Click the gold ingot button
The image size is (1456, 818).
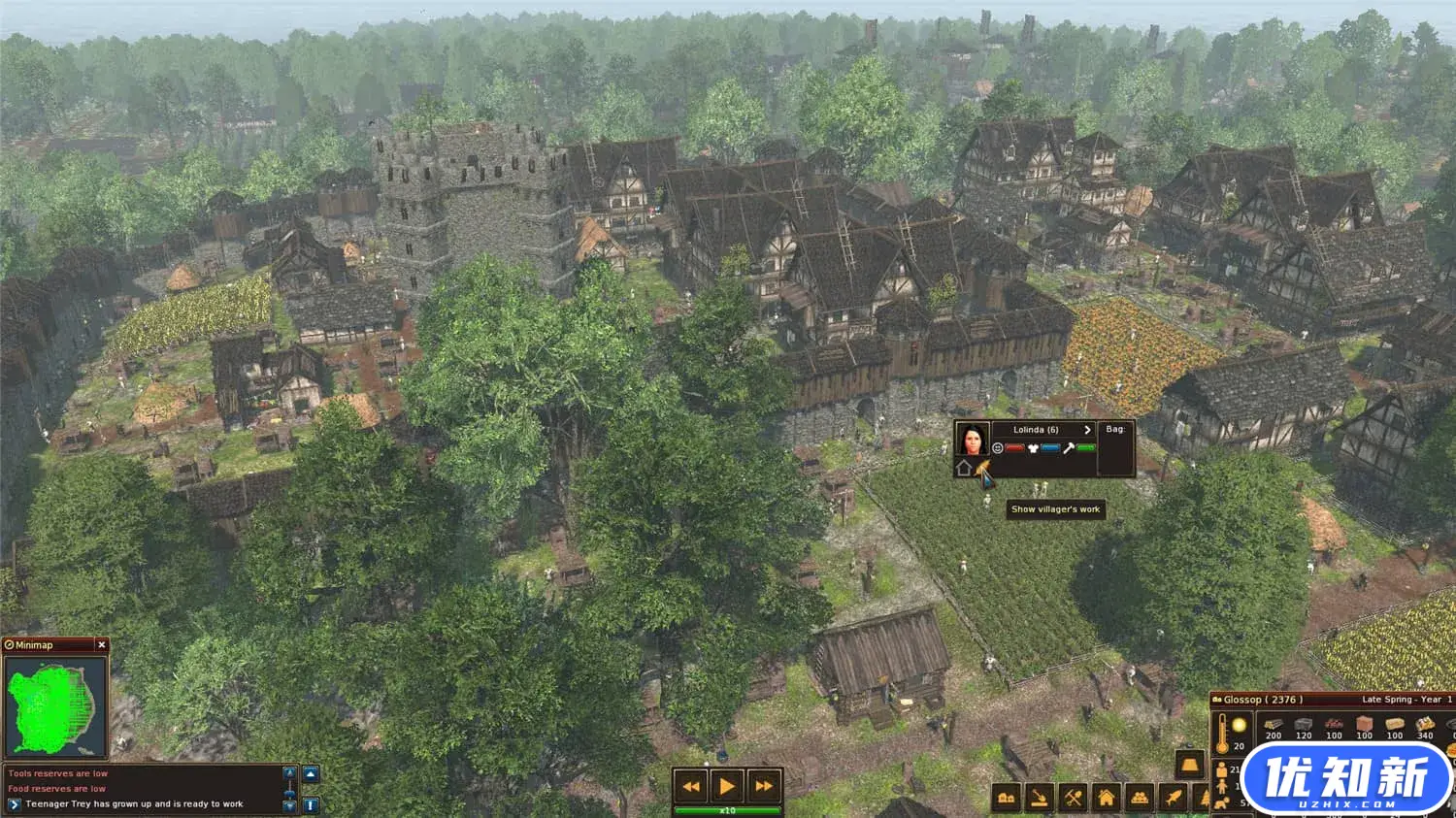tap(1191, 765)
